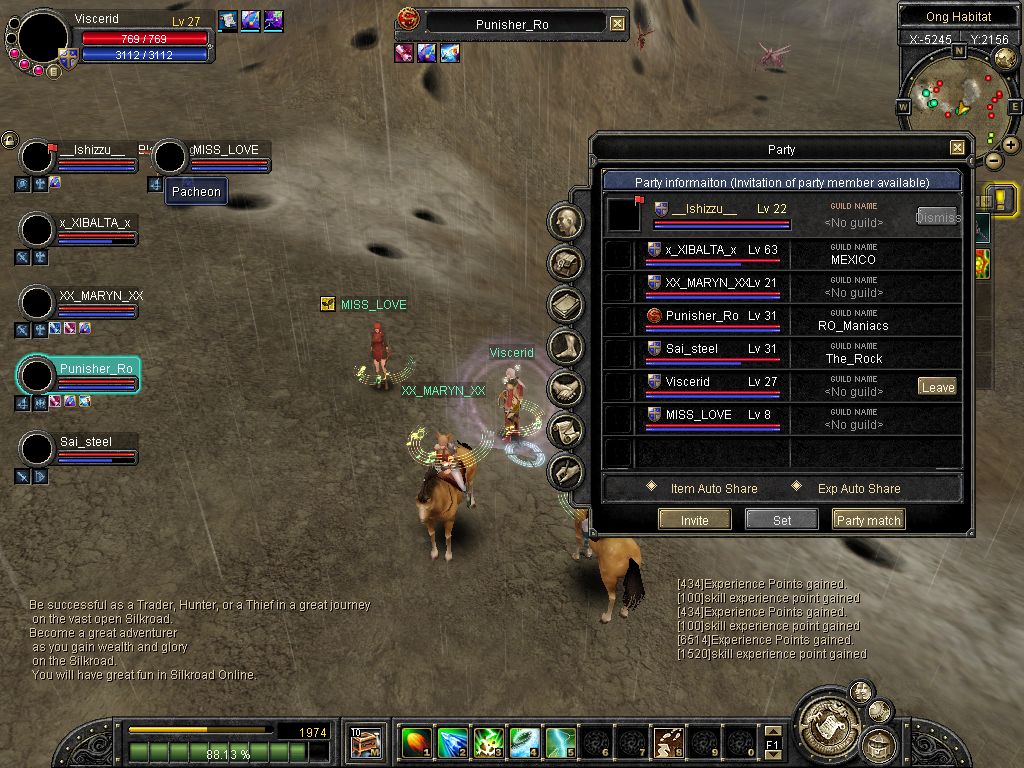This screenshot has width=1024, height=768.
Task: Leave the party via Leave button
Action: pos(937,387)
